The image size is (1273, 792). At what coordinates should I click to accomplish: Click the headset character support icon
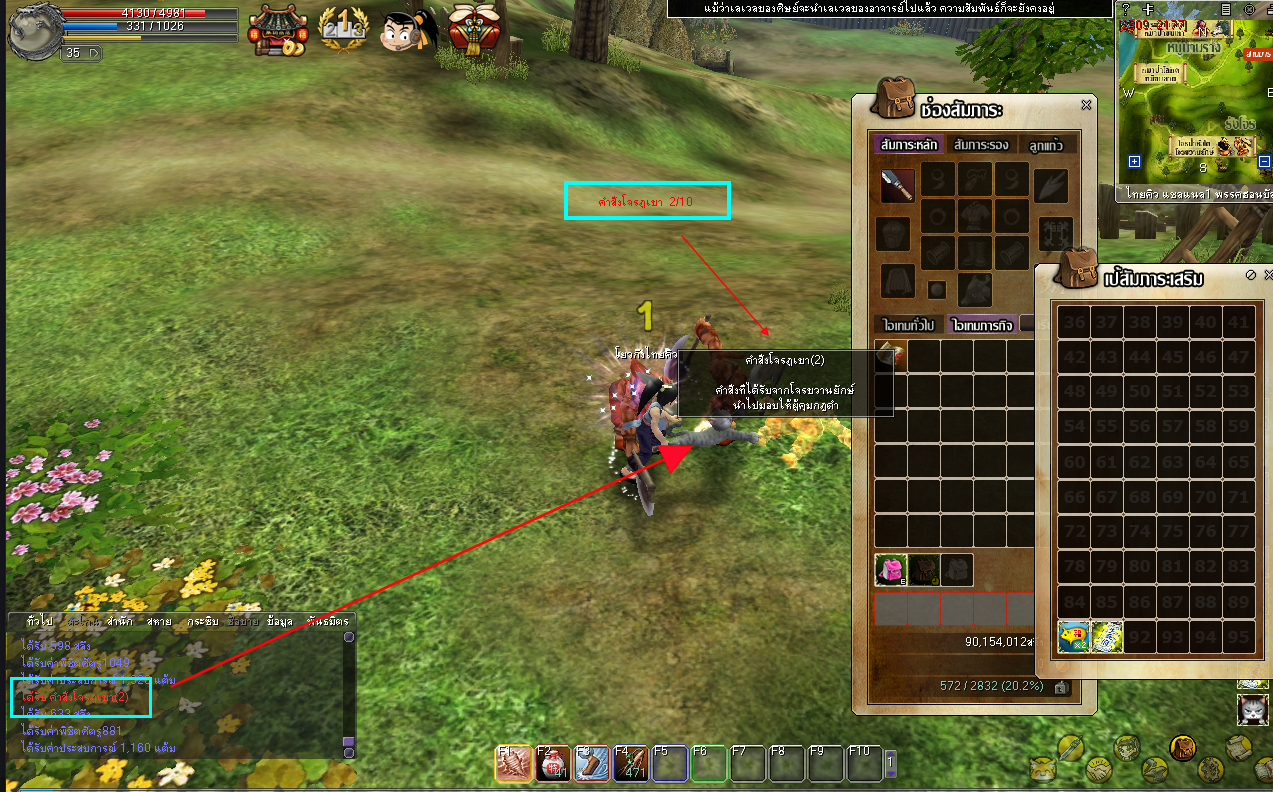point(405,30)
